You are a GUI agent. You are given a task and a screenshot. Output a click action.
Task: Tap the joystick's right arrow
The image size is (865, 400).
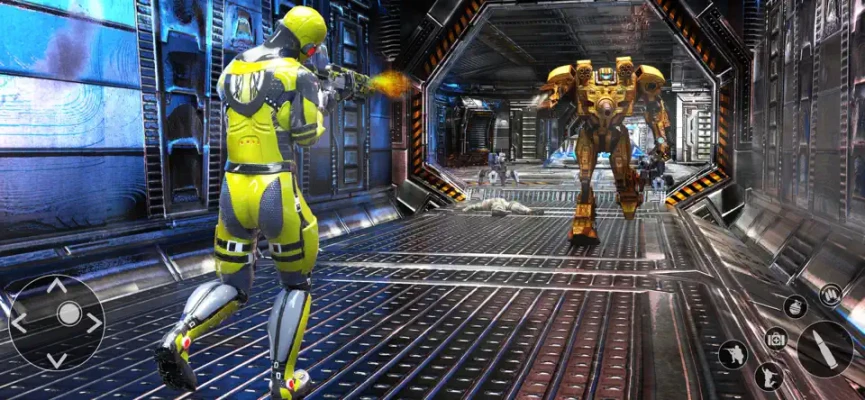coord(94,322)
